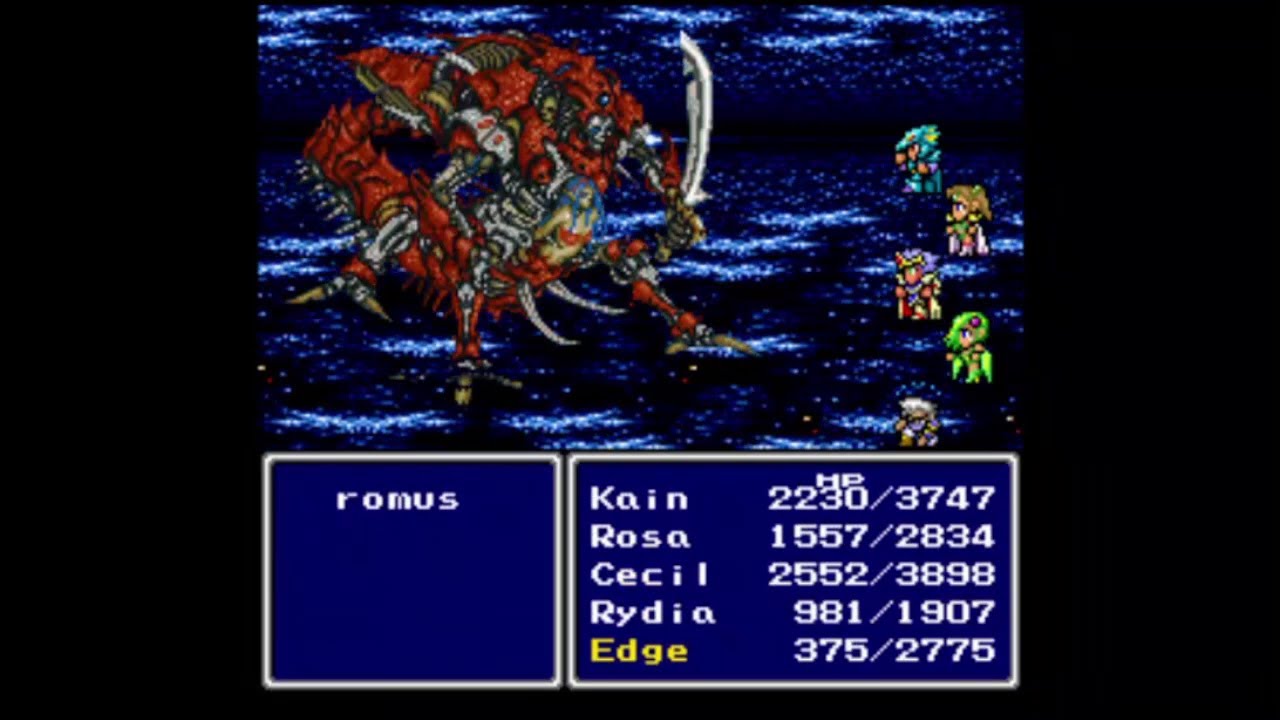The width and height of the screenshot is (1280, 720).
Task: Select Kain's name in the party list
Action: click(641, 498)
